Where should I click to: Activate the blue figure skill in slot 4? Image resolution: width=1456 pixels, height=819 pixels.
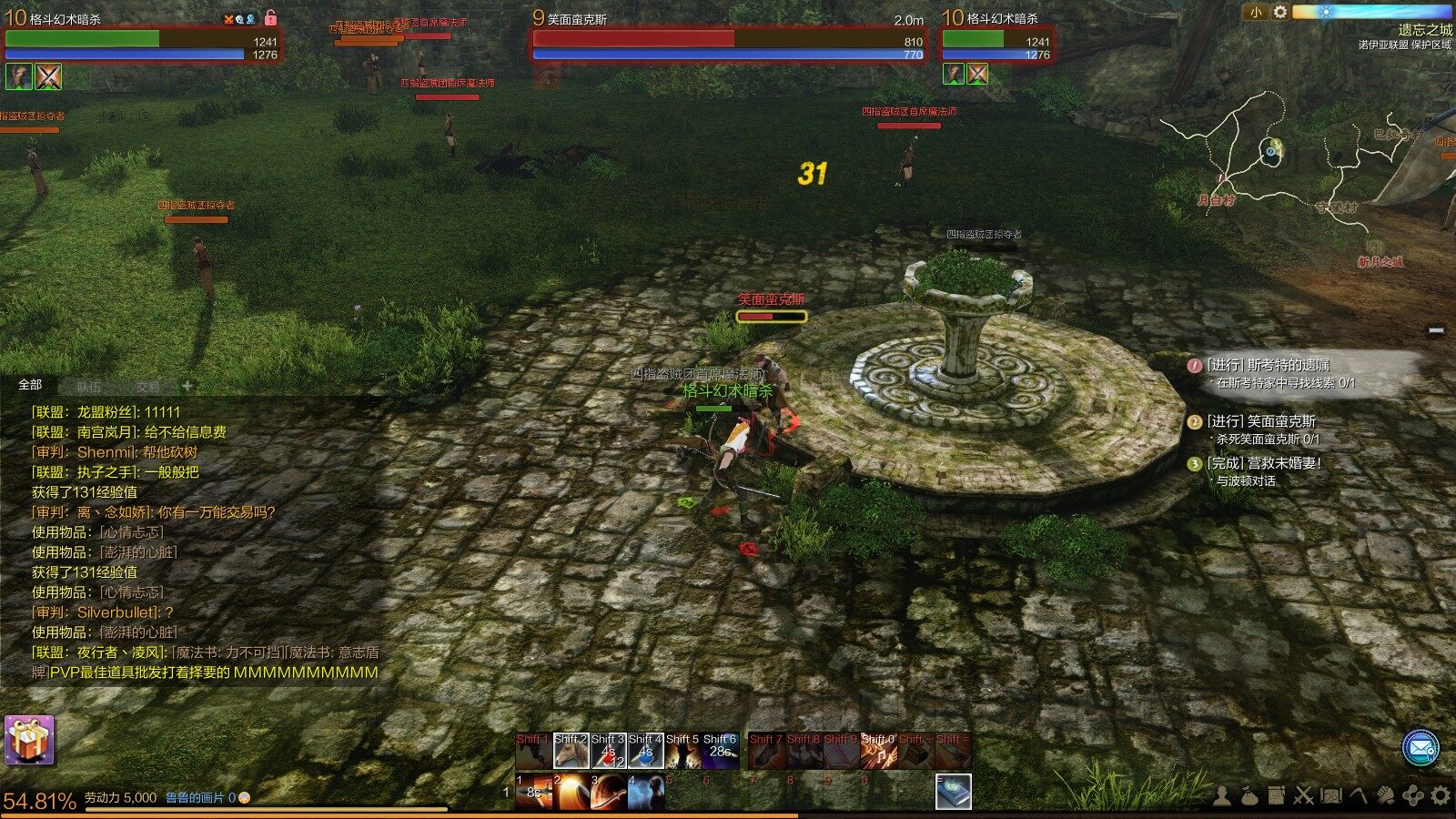[x=645, y=793]
